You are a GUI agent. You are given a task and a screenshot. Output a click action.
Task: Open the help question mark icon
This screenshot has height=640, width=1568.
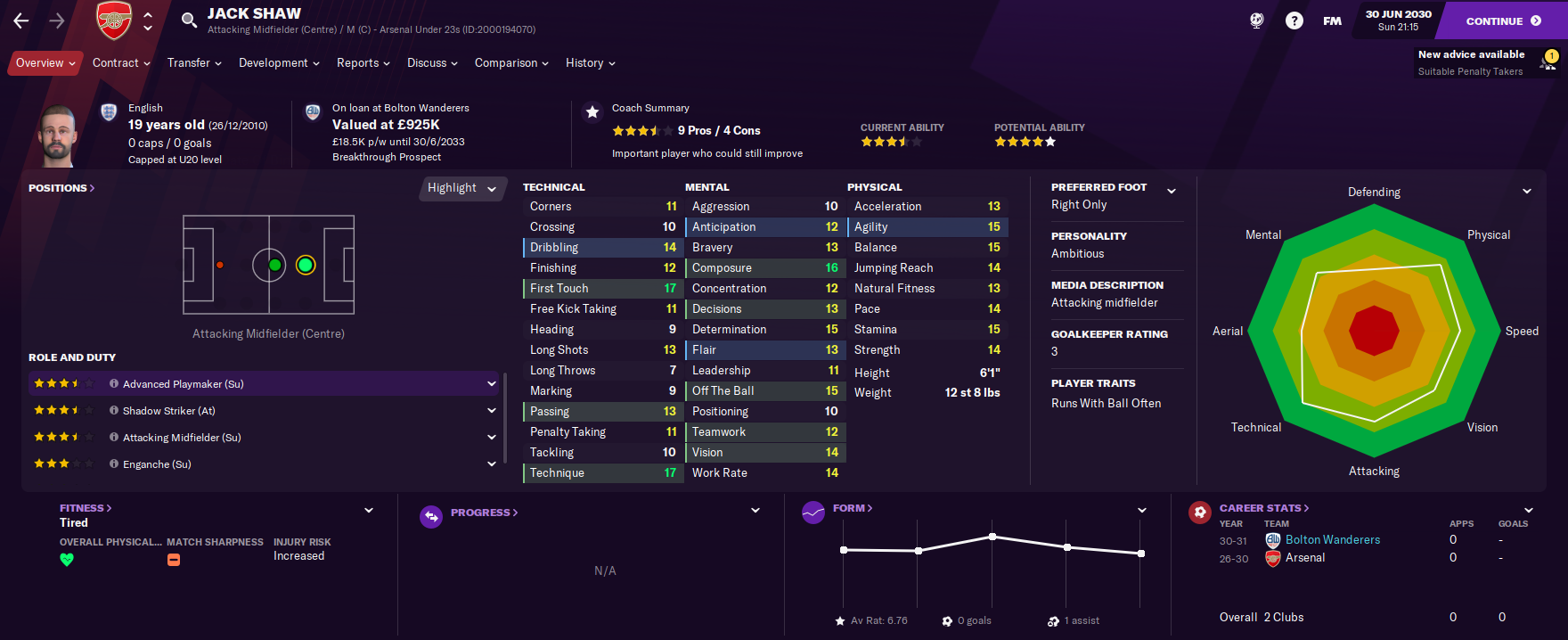click(x=1294, y=21)
